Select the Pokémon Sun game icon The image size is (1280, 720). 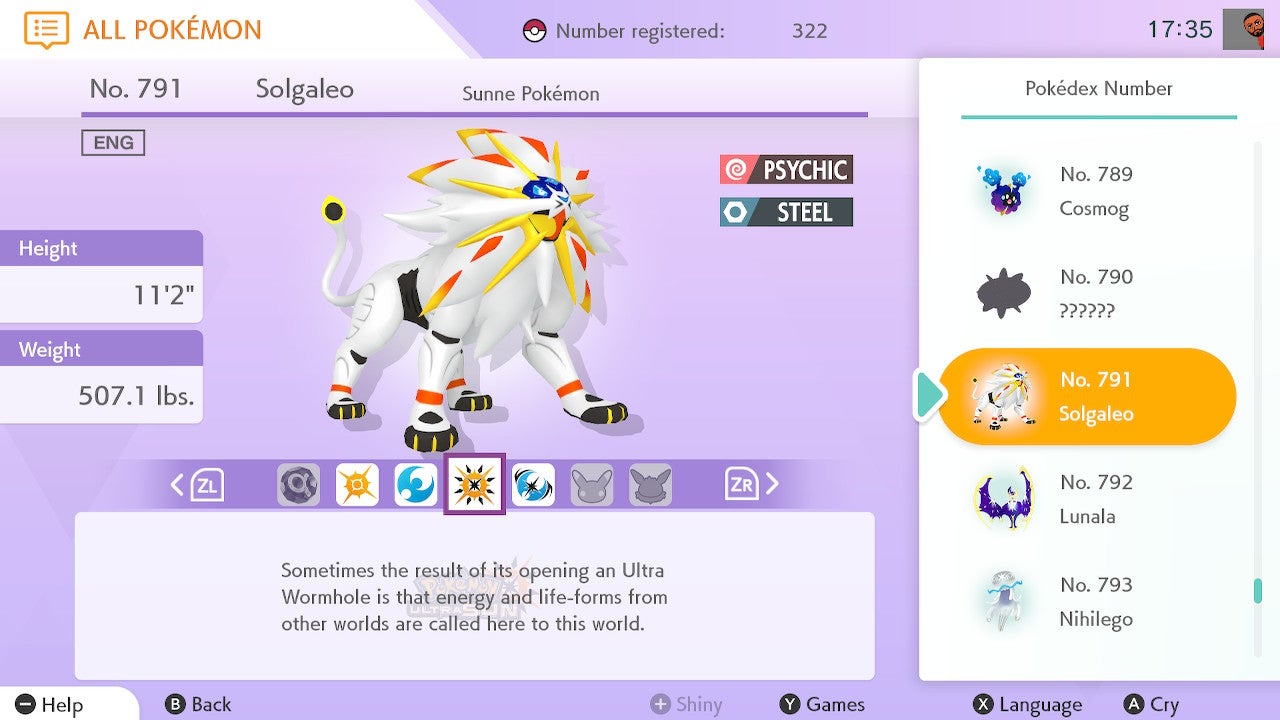tap(357, 485)
